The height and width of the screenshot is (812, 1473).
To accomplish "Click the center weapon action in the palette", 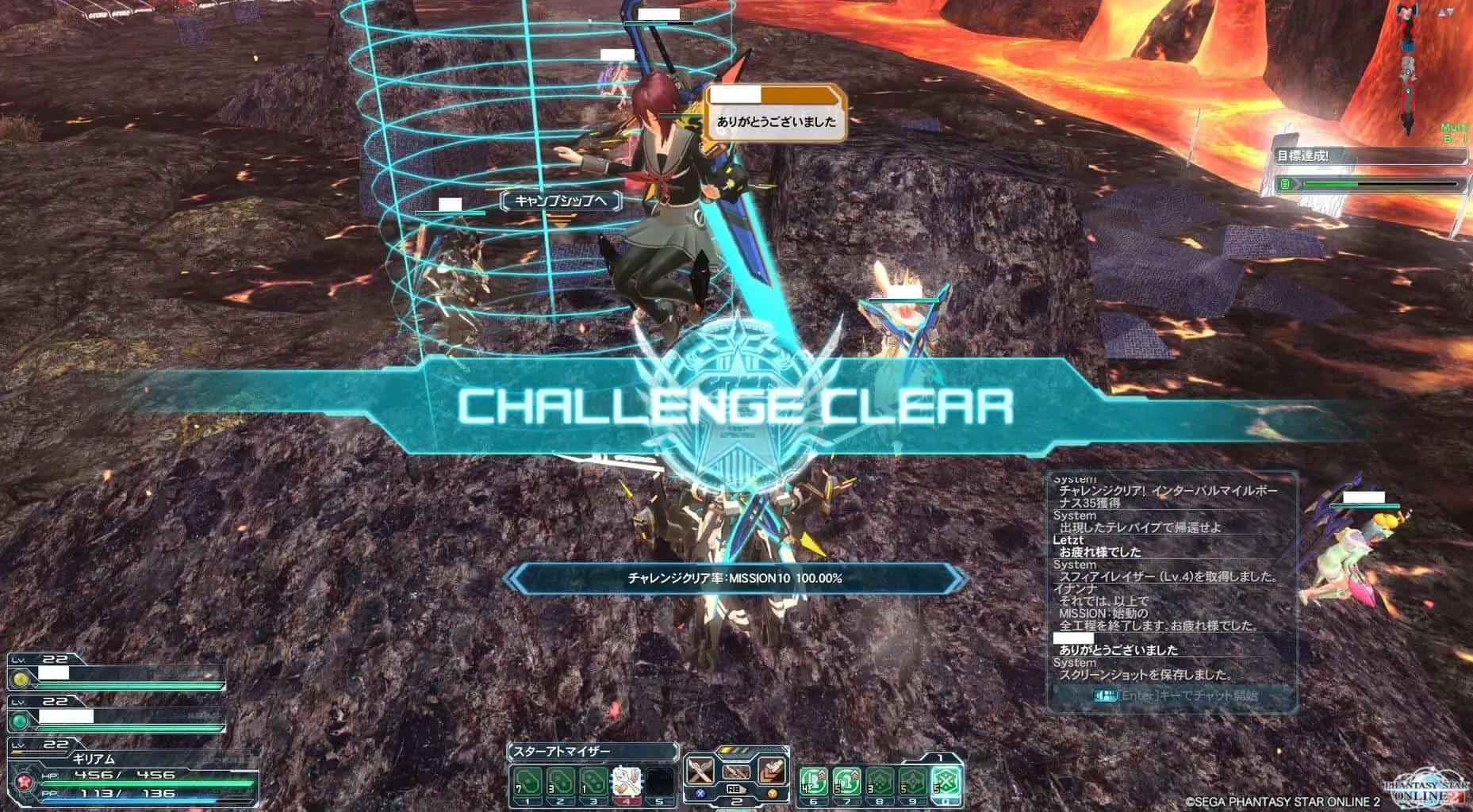I will tap(736, 772).
